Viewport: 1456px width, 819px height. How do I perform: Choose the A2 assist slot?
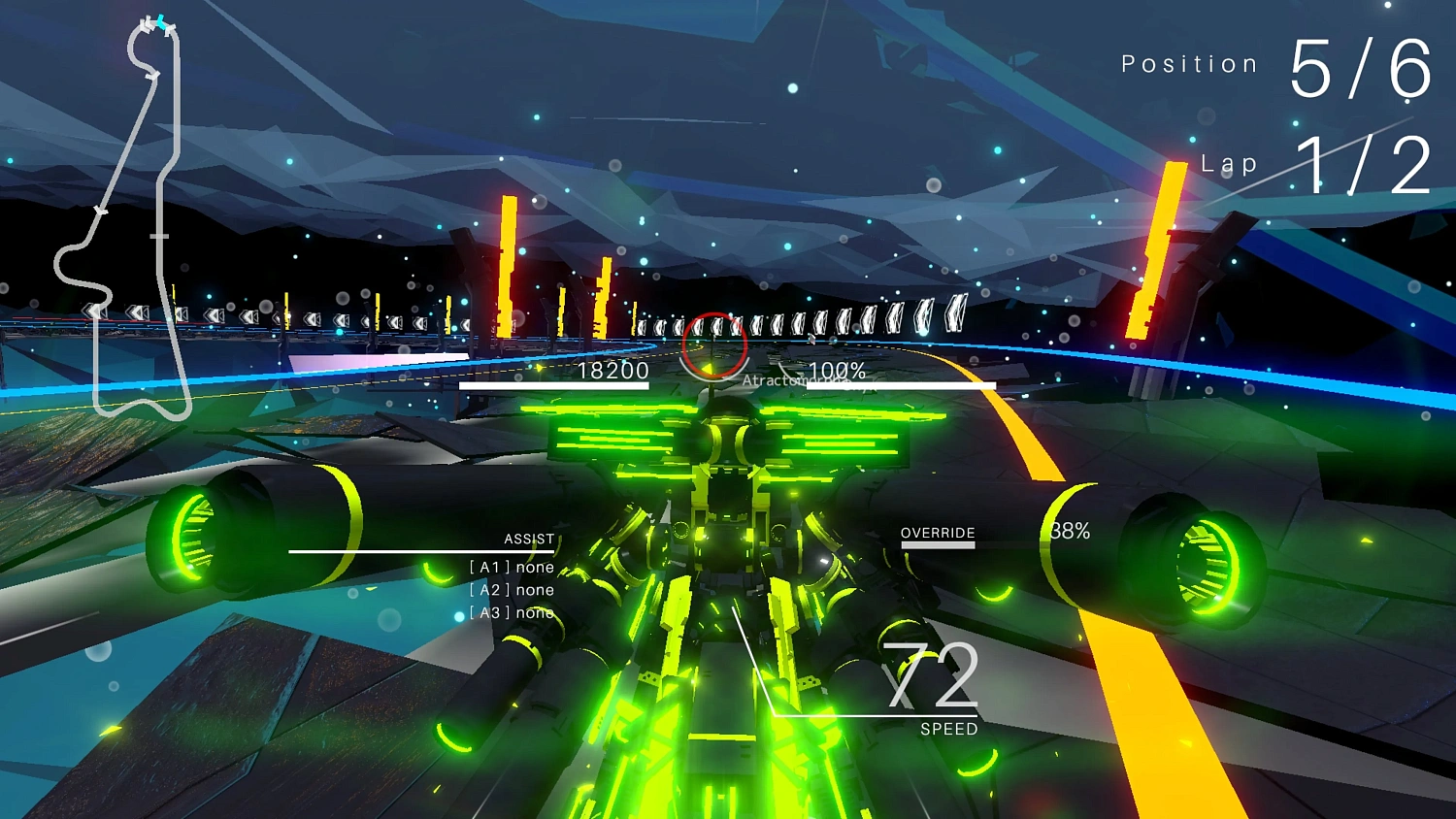pyautogui.click(x=512, y=590)
